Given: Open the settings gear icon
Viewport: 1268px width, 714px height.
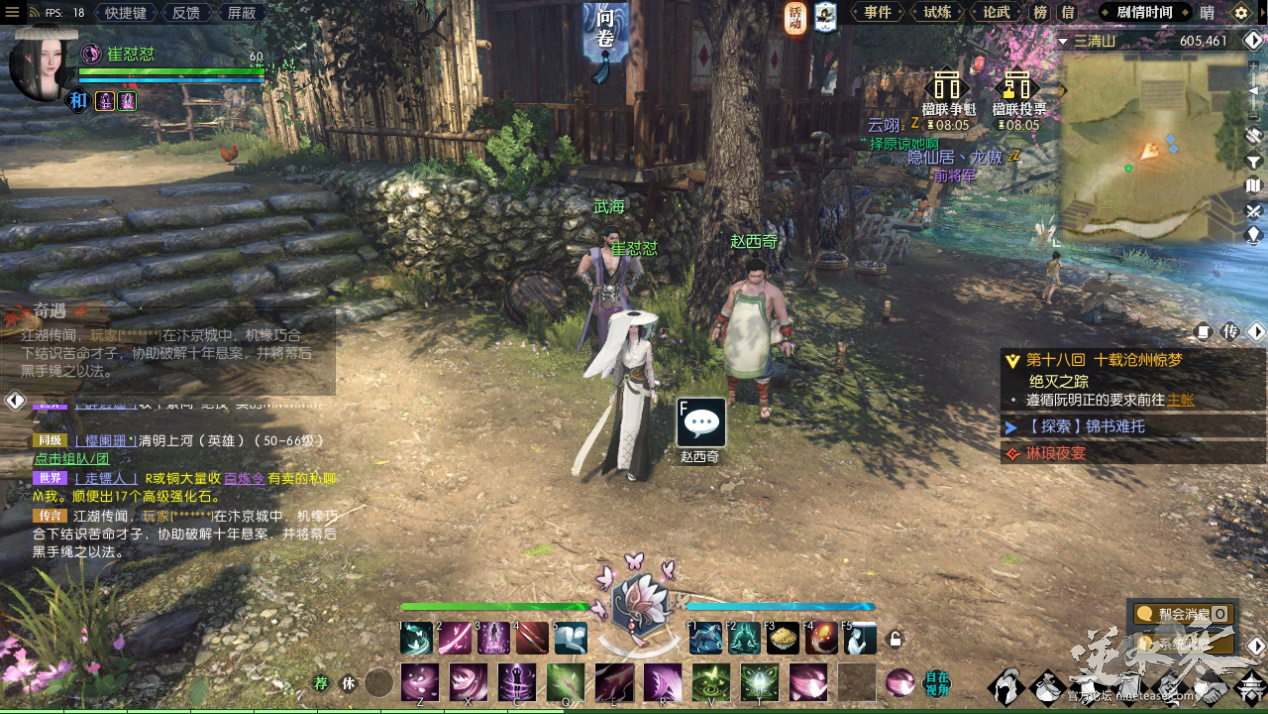Looking at the screenshot, I should tap(1241, 13).
